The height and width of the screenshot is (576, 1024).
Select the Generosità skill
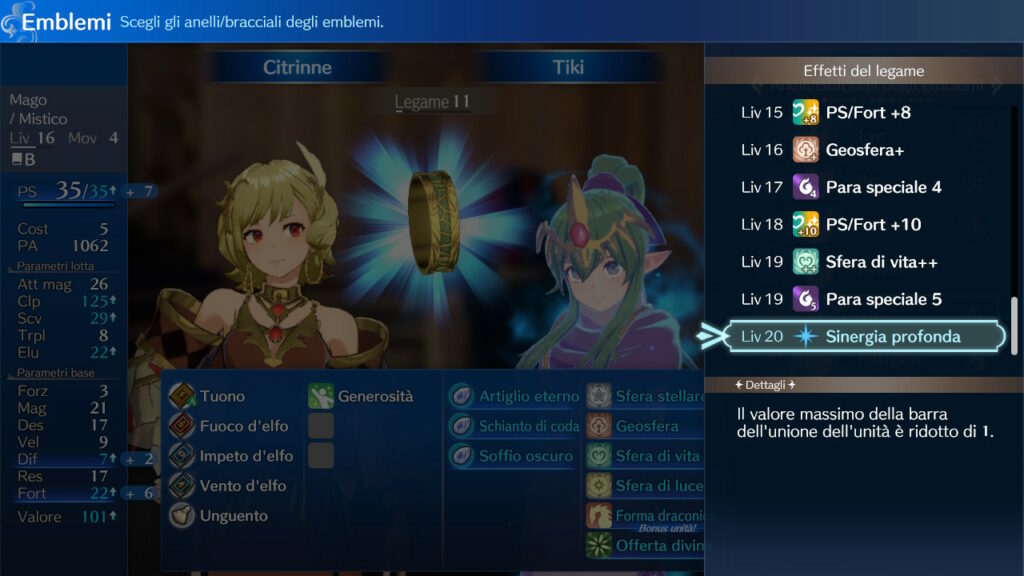point(374,396)
